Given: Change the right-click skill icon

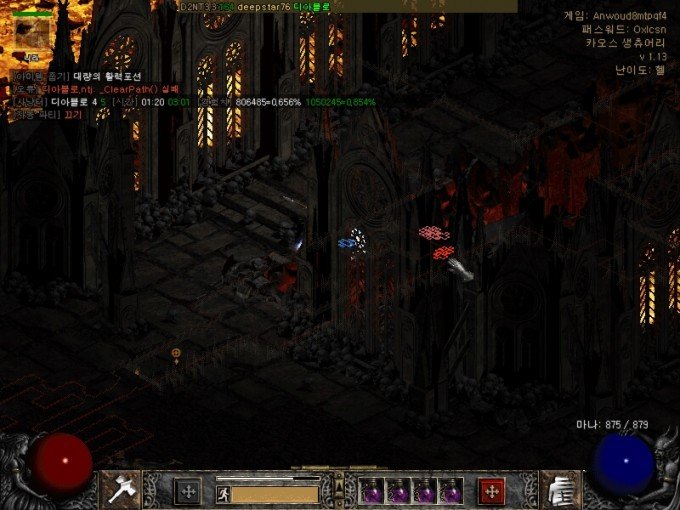Looking at the screenshot, I should pos(560,489).
